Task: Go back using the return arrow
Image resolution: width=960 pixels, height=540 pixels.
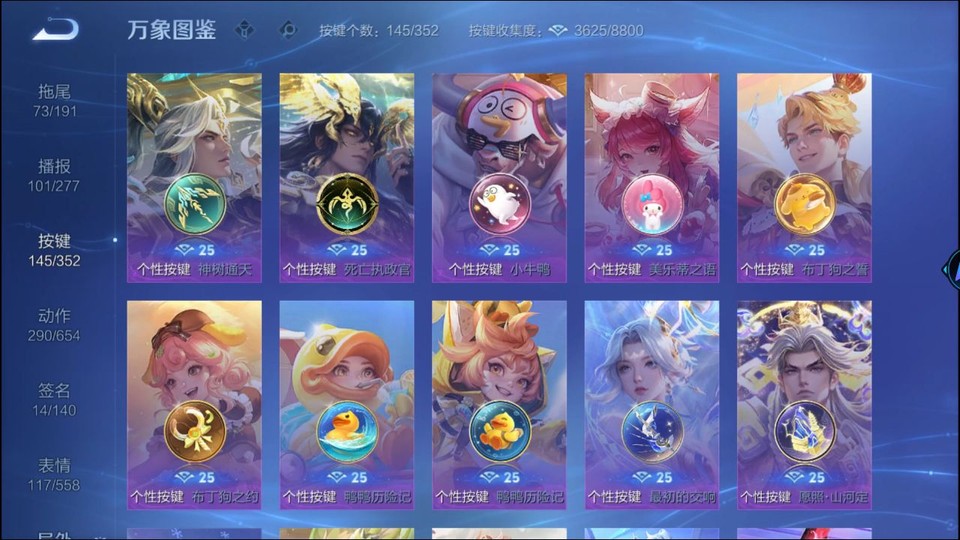Action: pos(55,30)
